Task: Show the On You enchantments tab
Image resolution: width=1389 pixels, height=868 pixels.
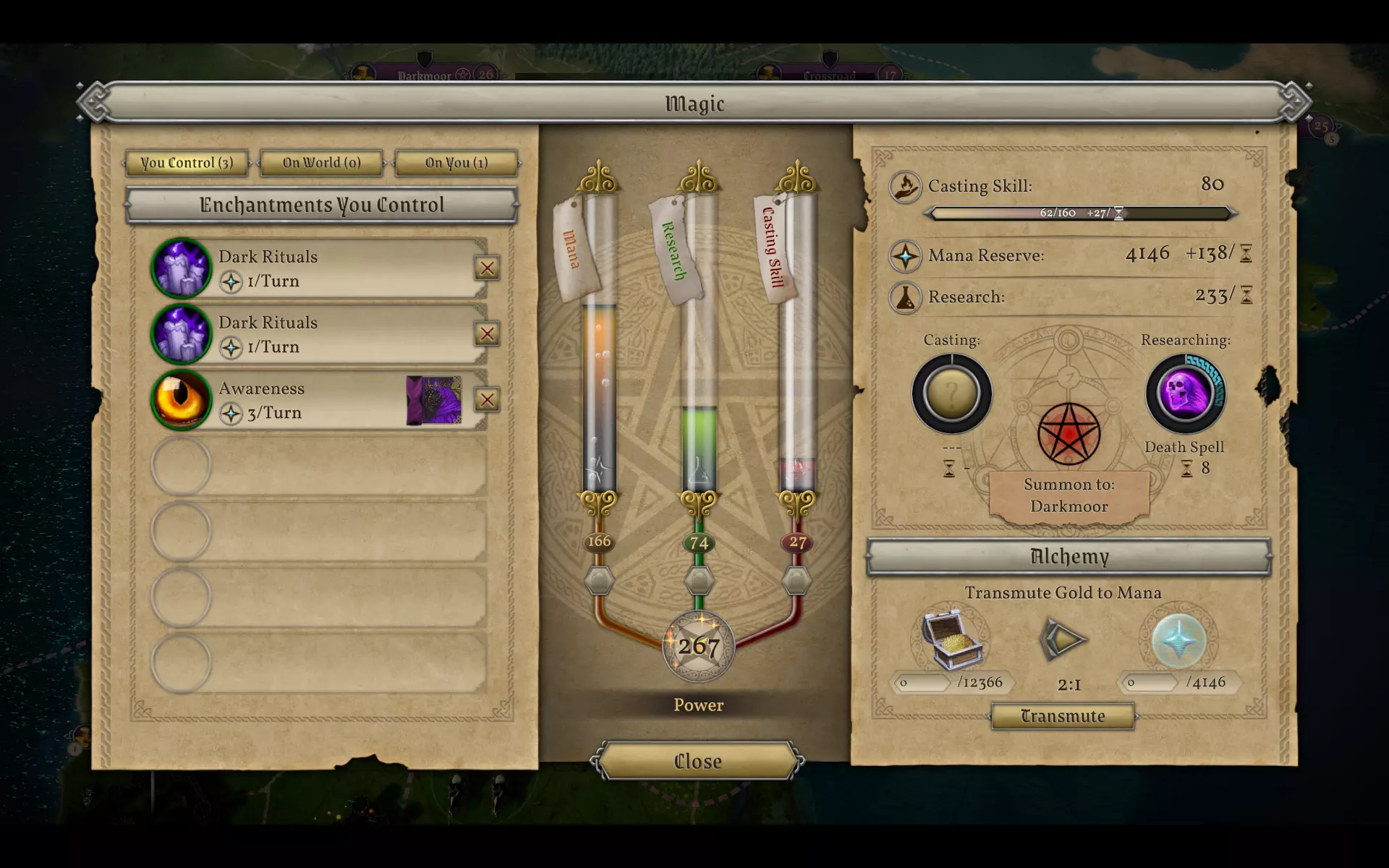Action: click(x=456, y=163)
